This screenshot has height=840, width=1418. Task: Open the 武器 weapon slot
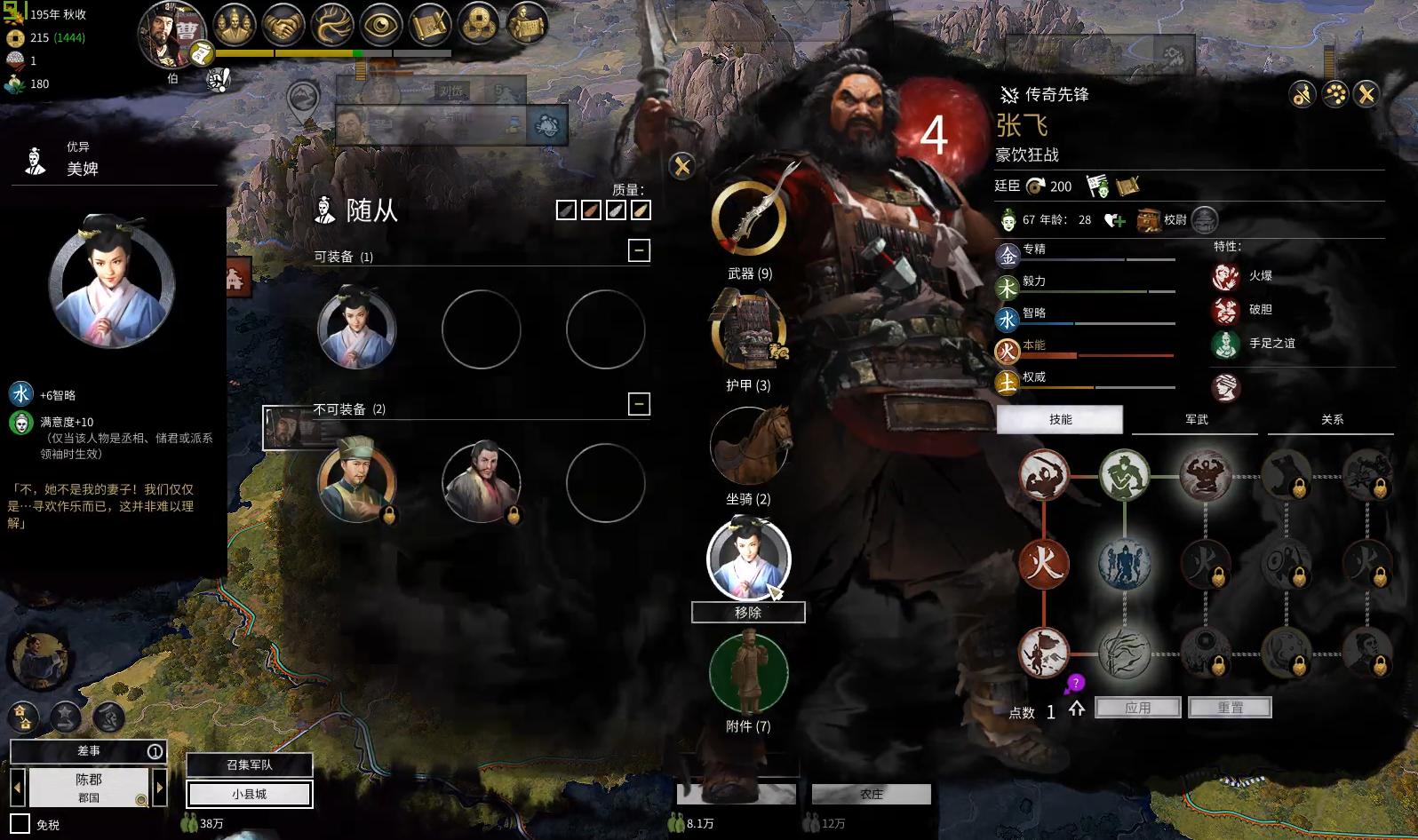(749, 220)
